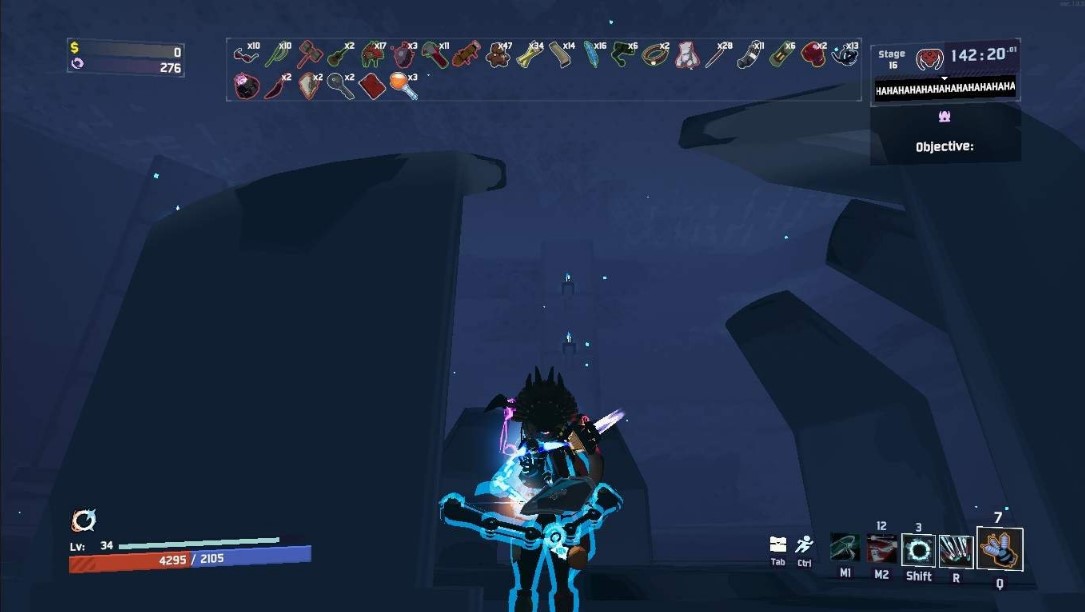Click the orange magnifying orb item
The height and width of the screenshot is (612, 1085).
pos(402,85)
